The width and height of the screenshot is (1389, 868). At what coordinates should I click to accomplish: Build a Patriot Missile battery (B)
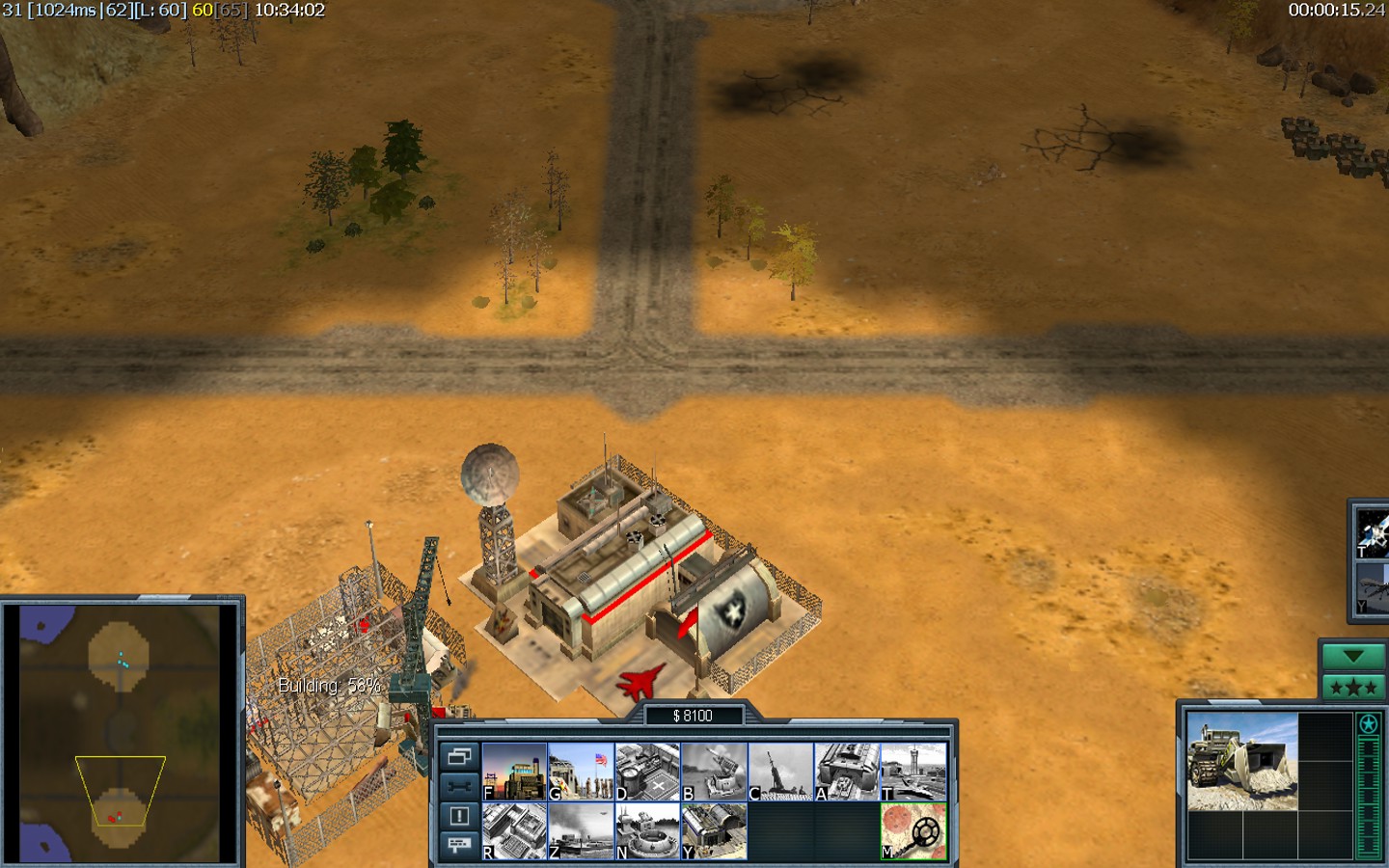tap(714, 772)
